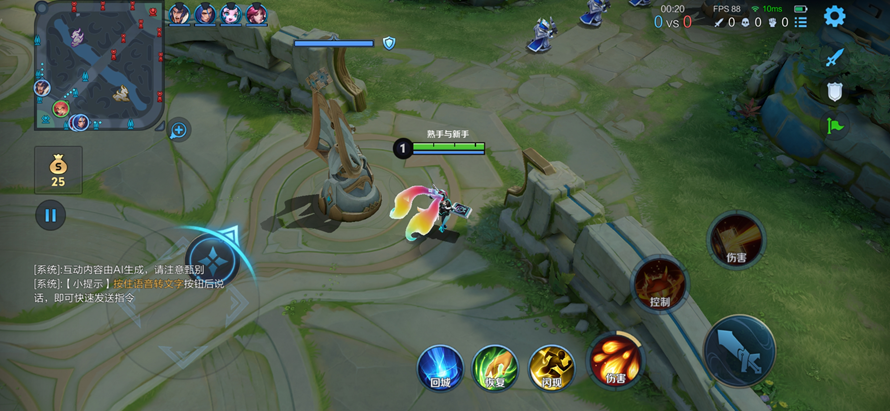This screenshot has height=411, width=890.
Task: Cast the fireball 伤害 skill
Action: [x=615, y=358]
